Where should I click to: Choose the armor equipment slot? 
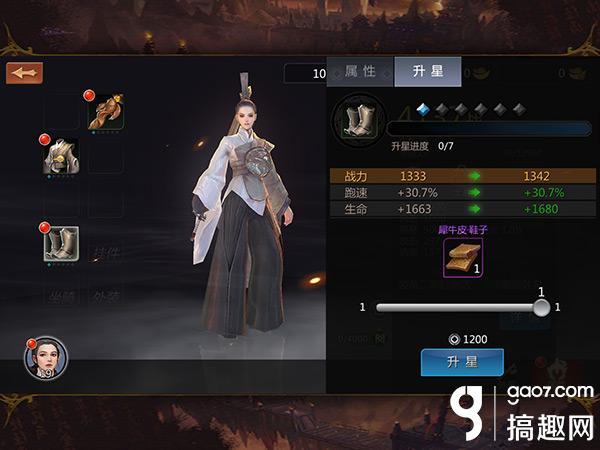point(61,156)
